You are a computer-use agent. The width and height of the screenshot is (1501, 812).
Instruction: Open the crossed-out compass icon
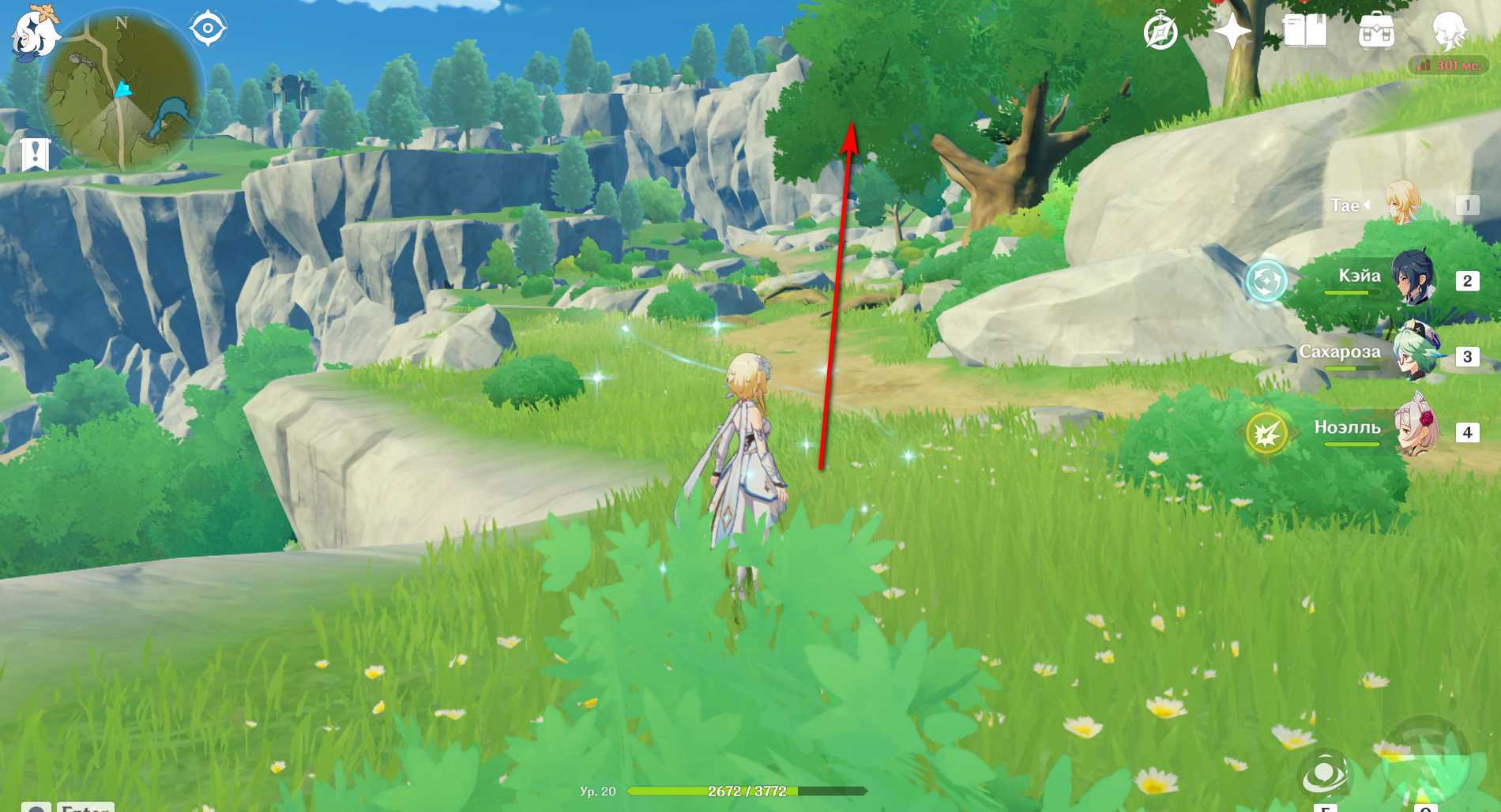click(1160, 32)
